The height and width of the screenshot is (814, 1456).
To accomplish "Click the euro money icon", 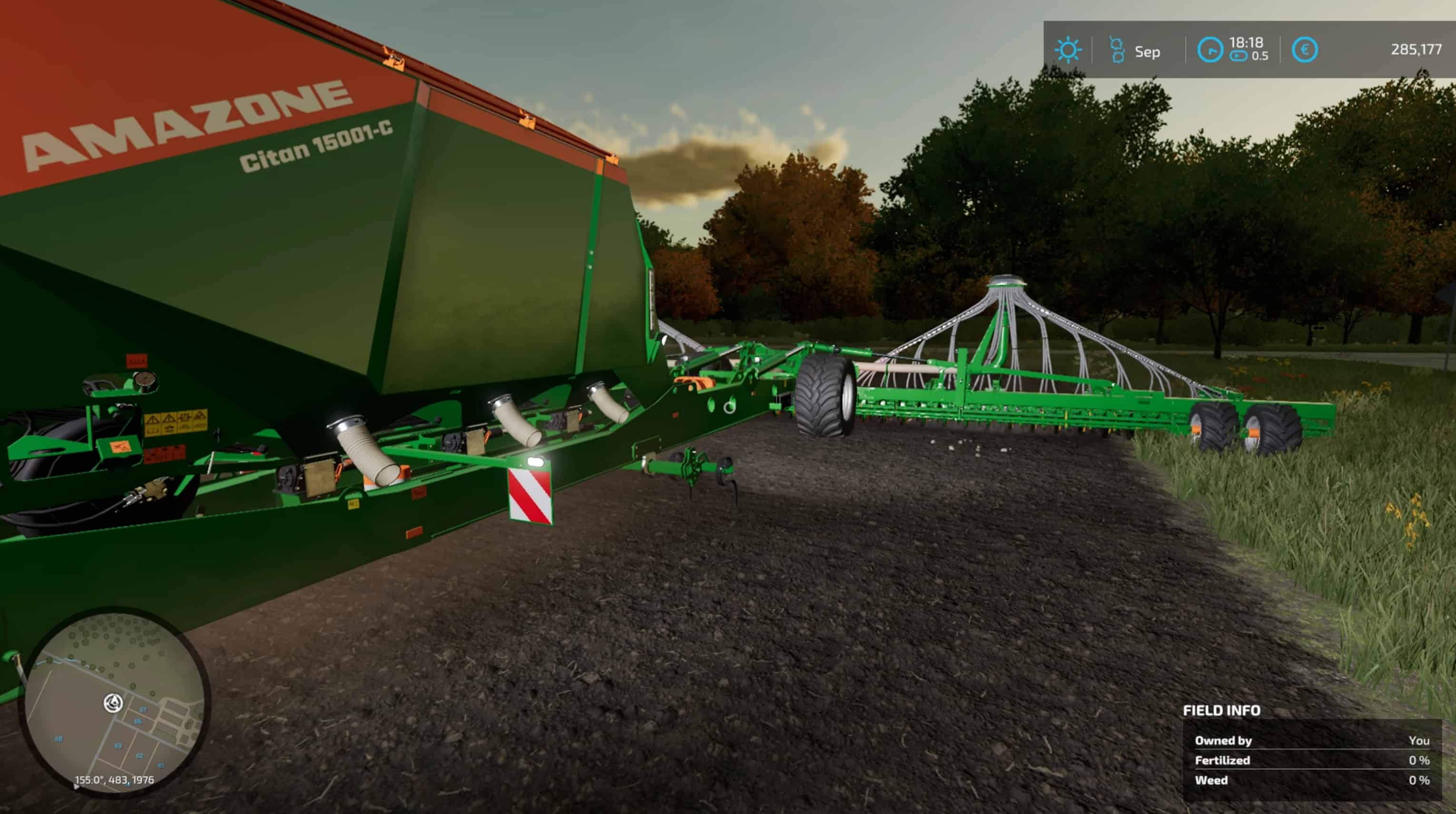I will click(1304, 50).
